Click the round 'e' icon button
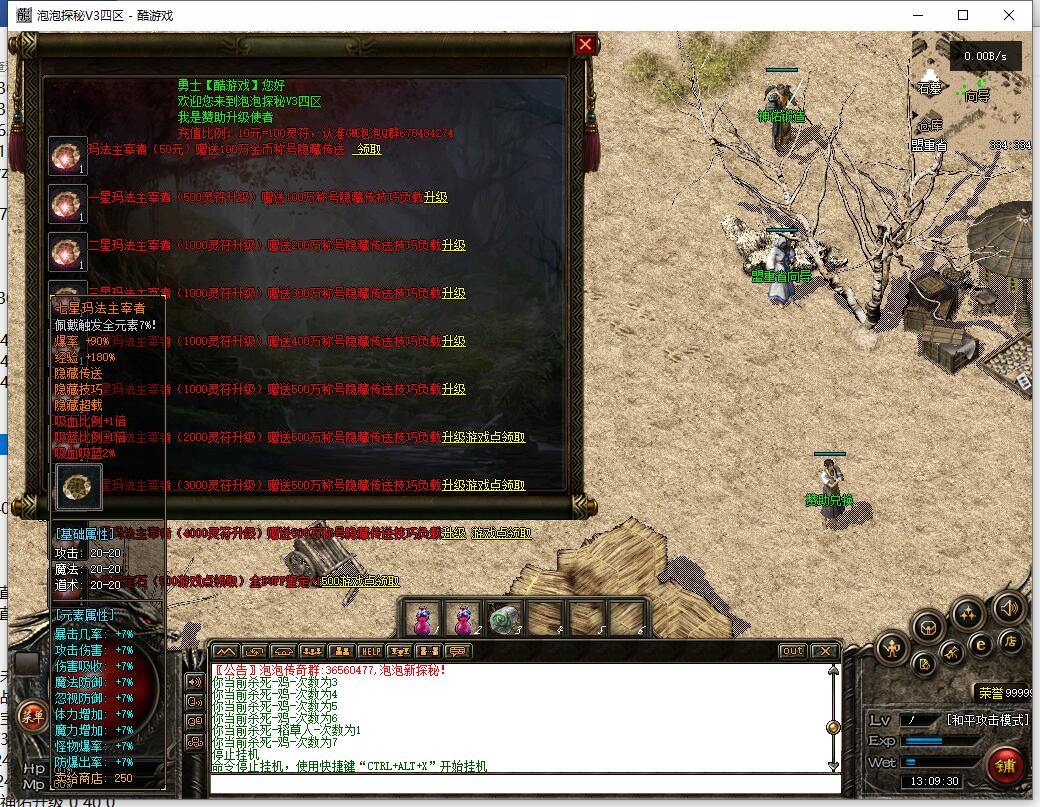The height and width of the screenshot is (807, 1040). point(982,645)
